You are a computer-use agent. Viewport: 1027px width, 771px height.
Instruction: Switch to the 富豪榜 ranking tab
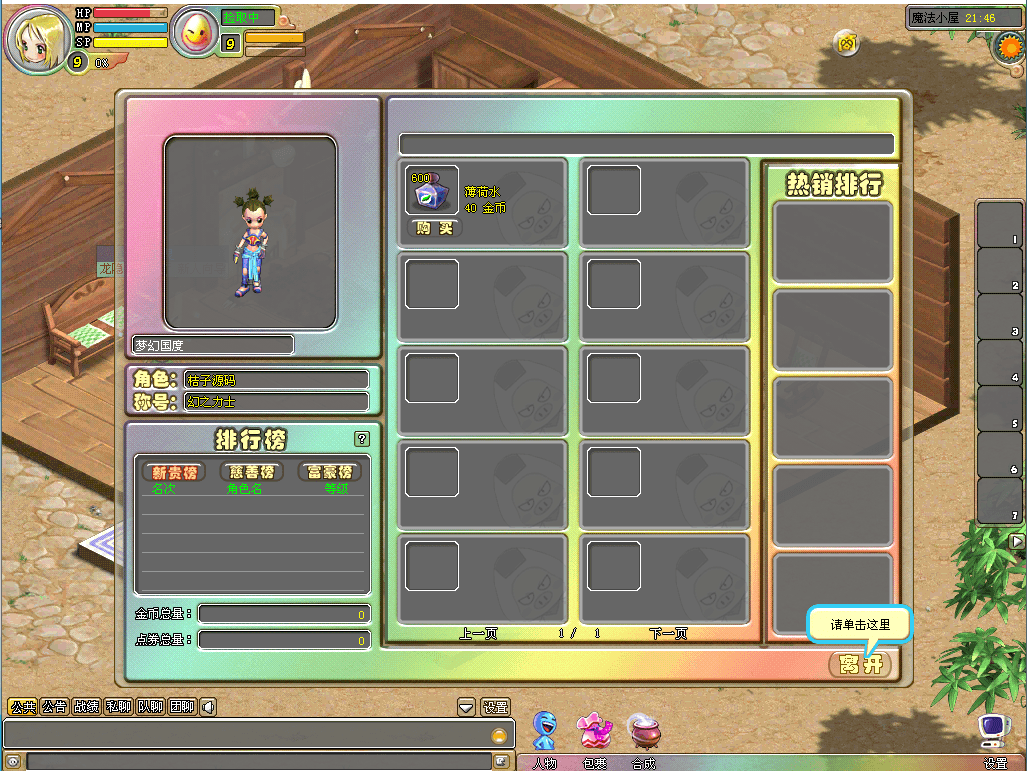point(329,472)
